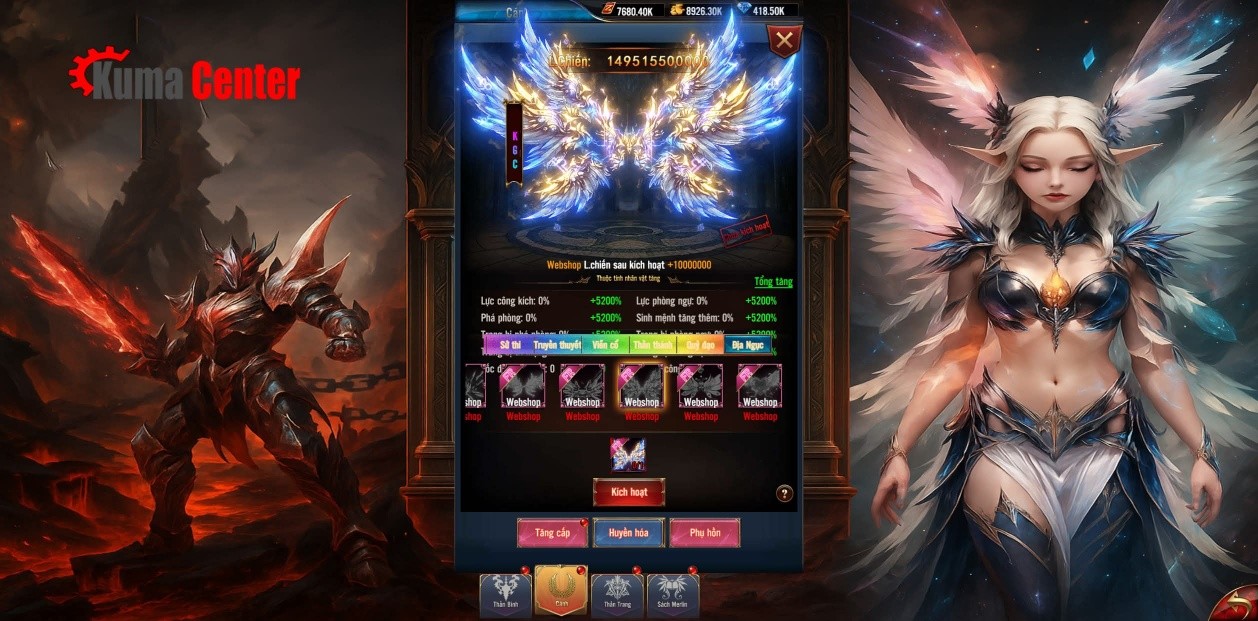Go to the Thần Binh menu
Image resolution: width=1258 pixels, height=621 pixels.
point(505,594)
